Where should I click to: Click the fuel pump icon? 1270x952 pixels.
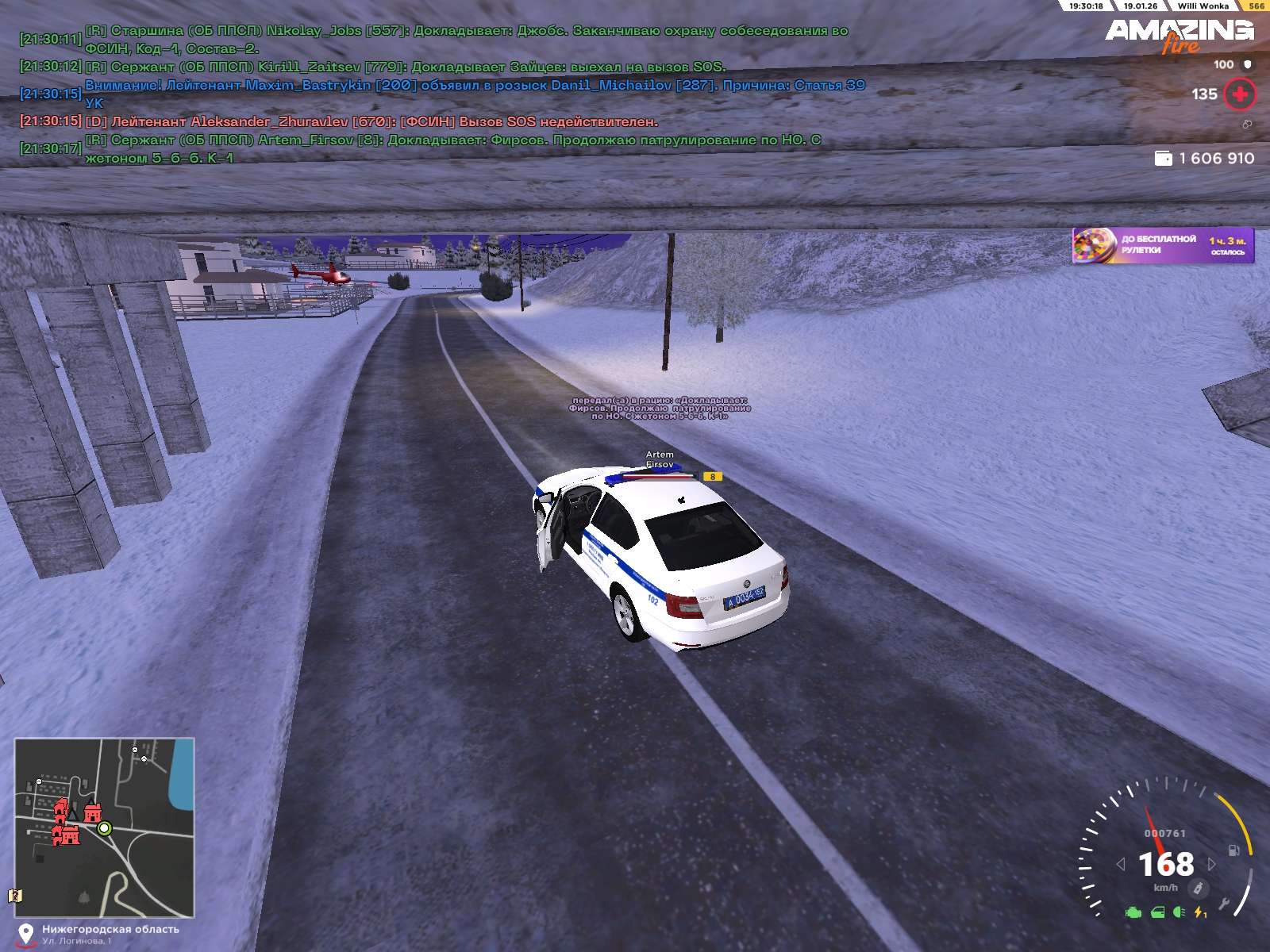pos(1234,850)
